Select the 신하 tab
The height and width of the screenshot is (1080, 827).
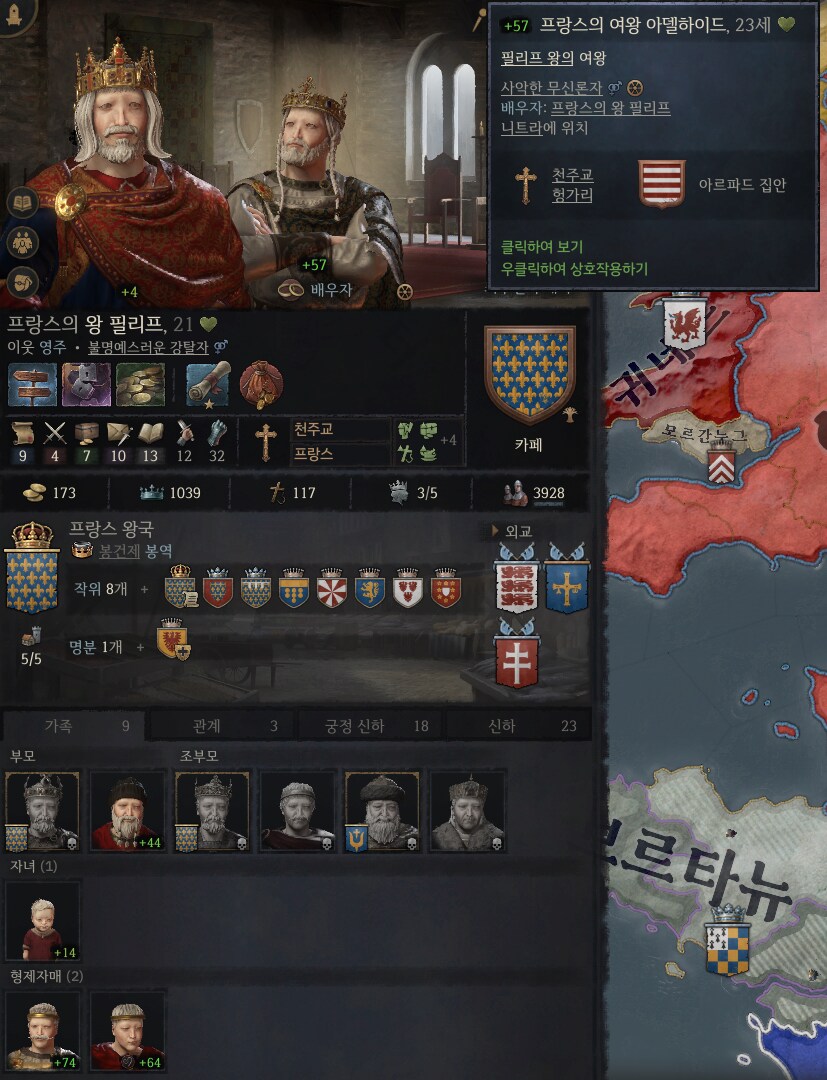[516, 726]
